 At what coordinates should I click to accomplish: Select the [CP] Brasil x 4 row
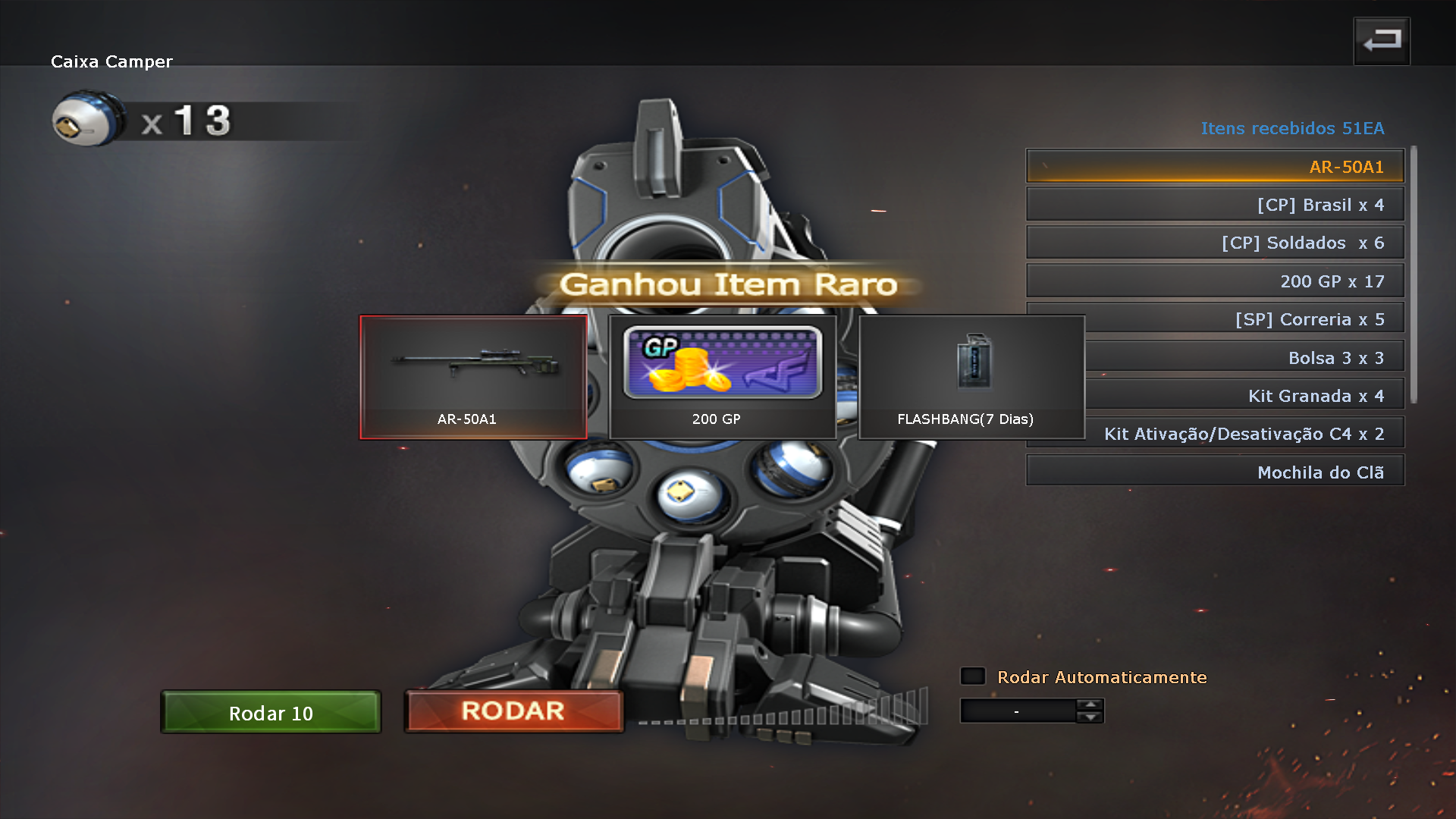tap(1215, 205)
